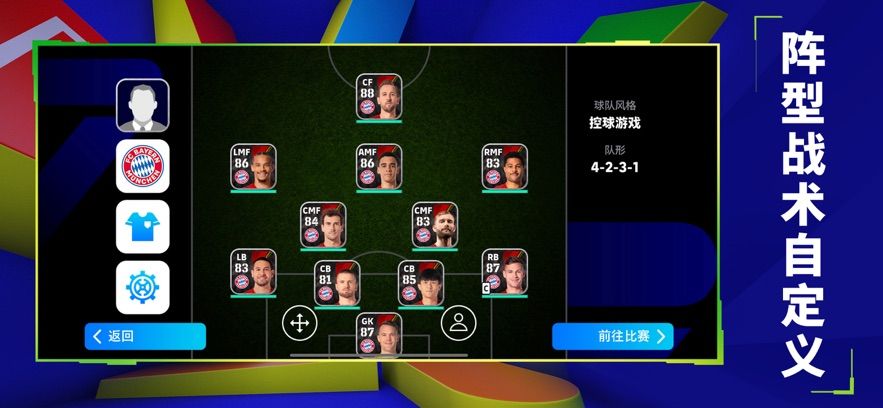Open the manager portrait icon
Screen dimensions: 883x408
click(x=143, y=105)
